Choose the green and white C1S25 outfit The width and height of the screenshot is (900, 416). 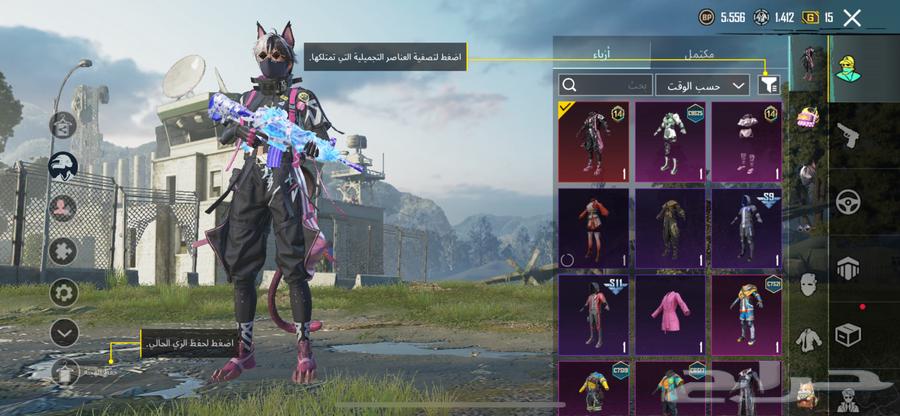pyautogui.click(x=670, y=141)
